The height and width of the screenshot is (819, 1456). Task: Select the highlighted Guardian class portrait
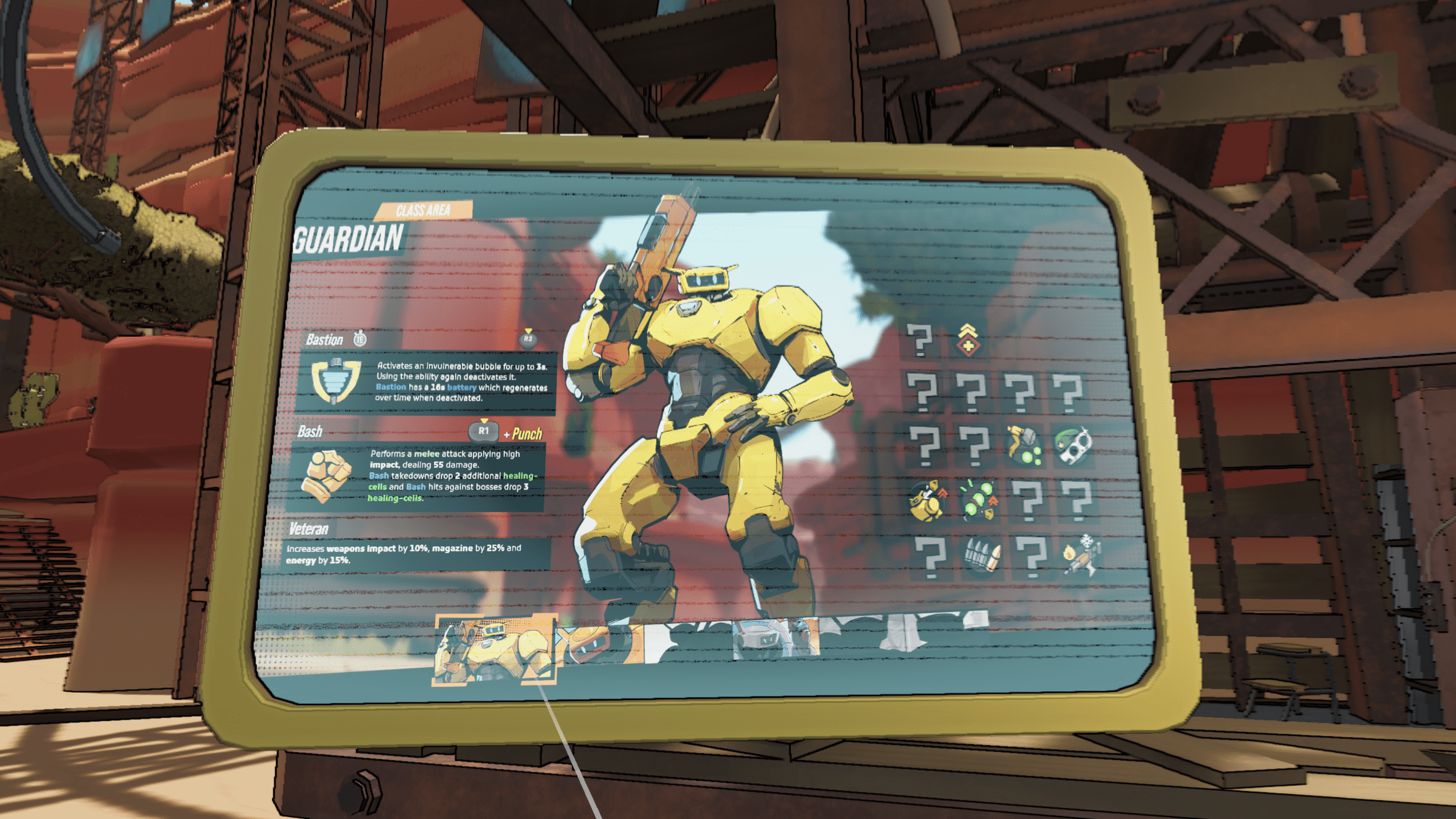pos(494,649)
